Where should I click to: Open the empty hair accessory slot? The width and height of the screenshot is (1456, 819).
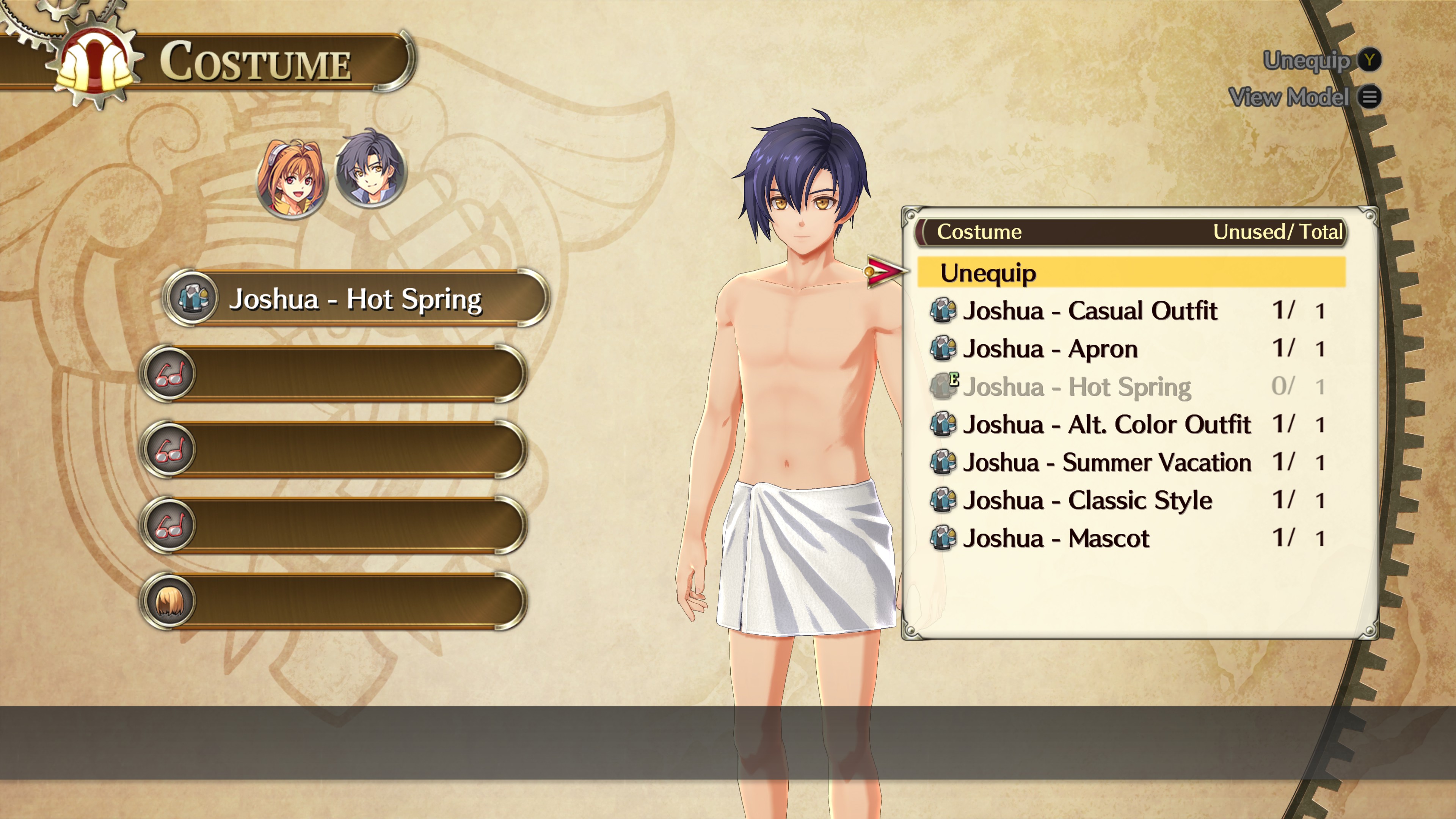click(x=334, y=601)
